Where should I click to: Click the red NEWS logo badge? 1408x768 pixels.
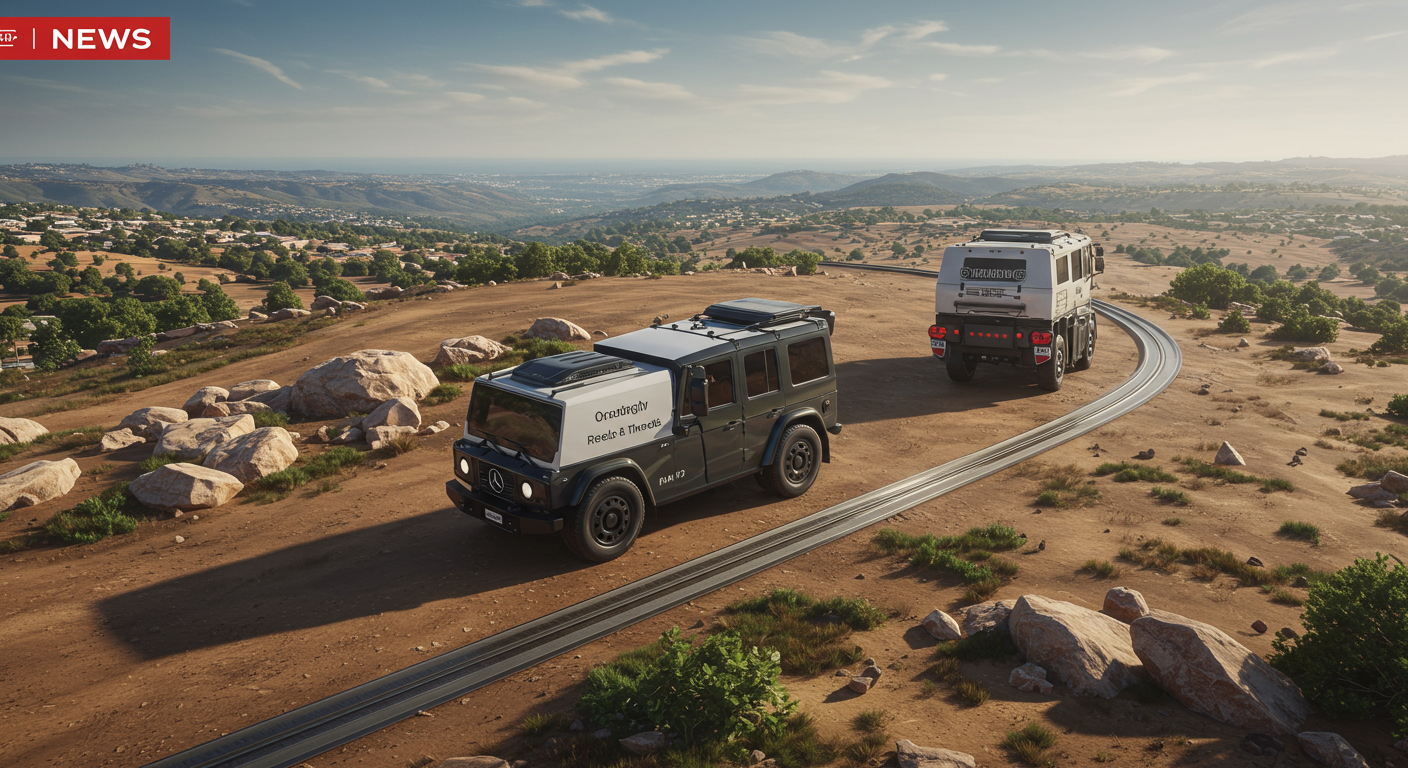[x=84, y=38]
